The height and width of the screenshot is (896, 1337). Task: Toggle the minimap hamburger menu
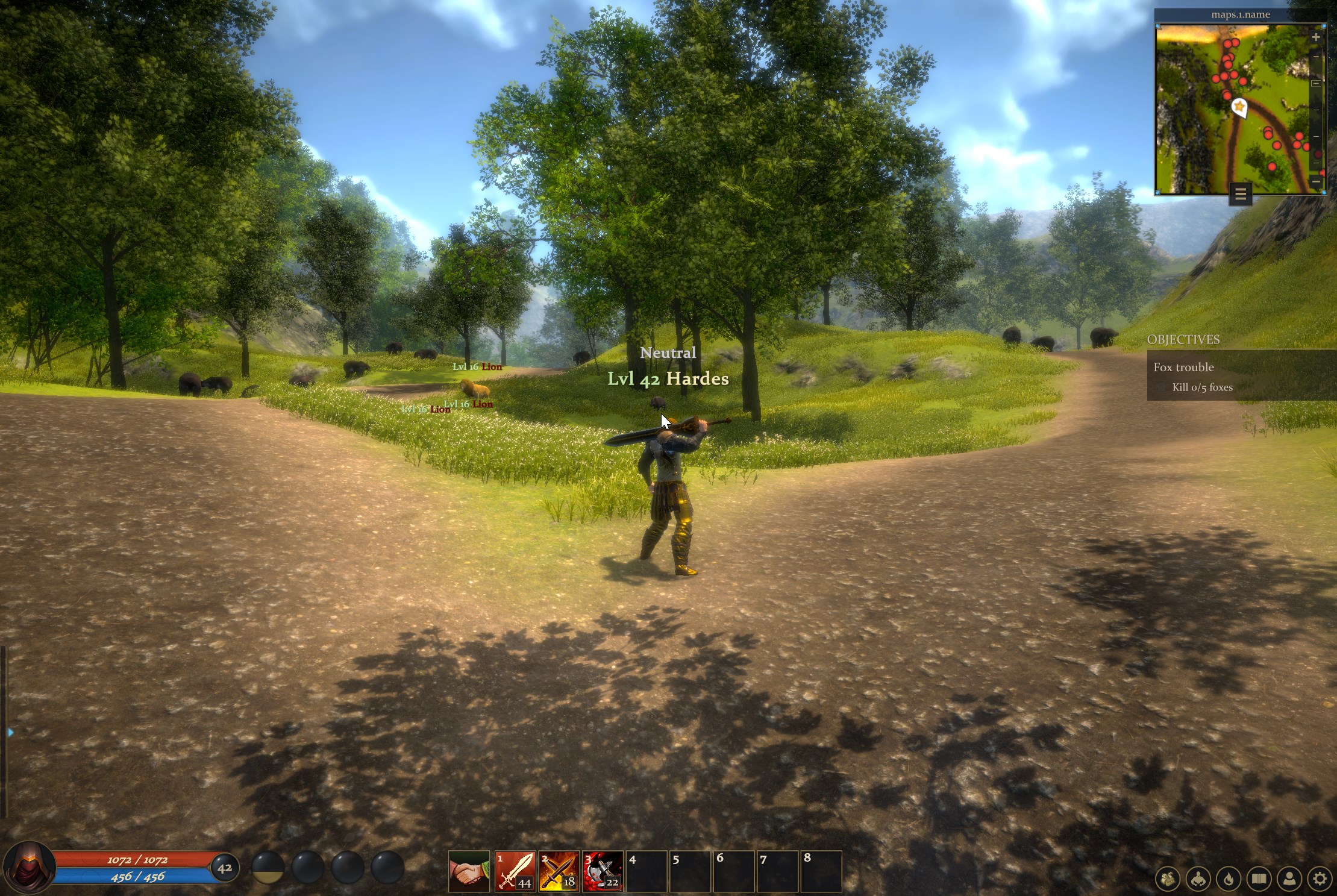1241,194
